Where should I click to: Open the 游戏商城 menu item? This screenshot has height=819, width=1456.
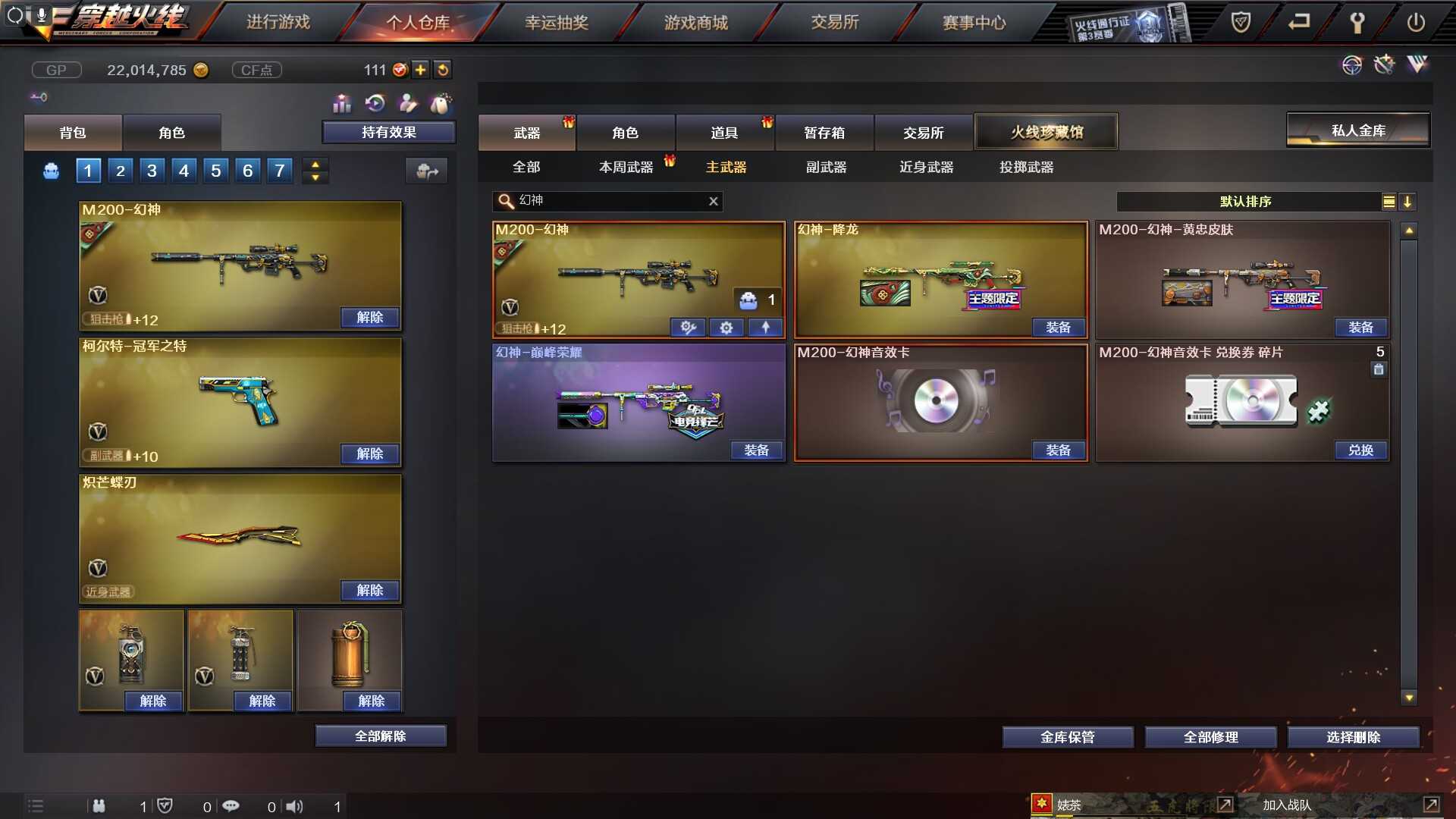coord(696,22)
